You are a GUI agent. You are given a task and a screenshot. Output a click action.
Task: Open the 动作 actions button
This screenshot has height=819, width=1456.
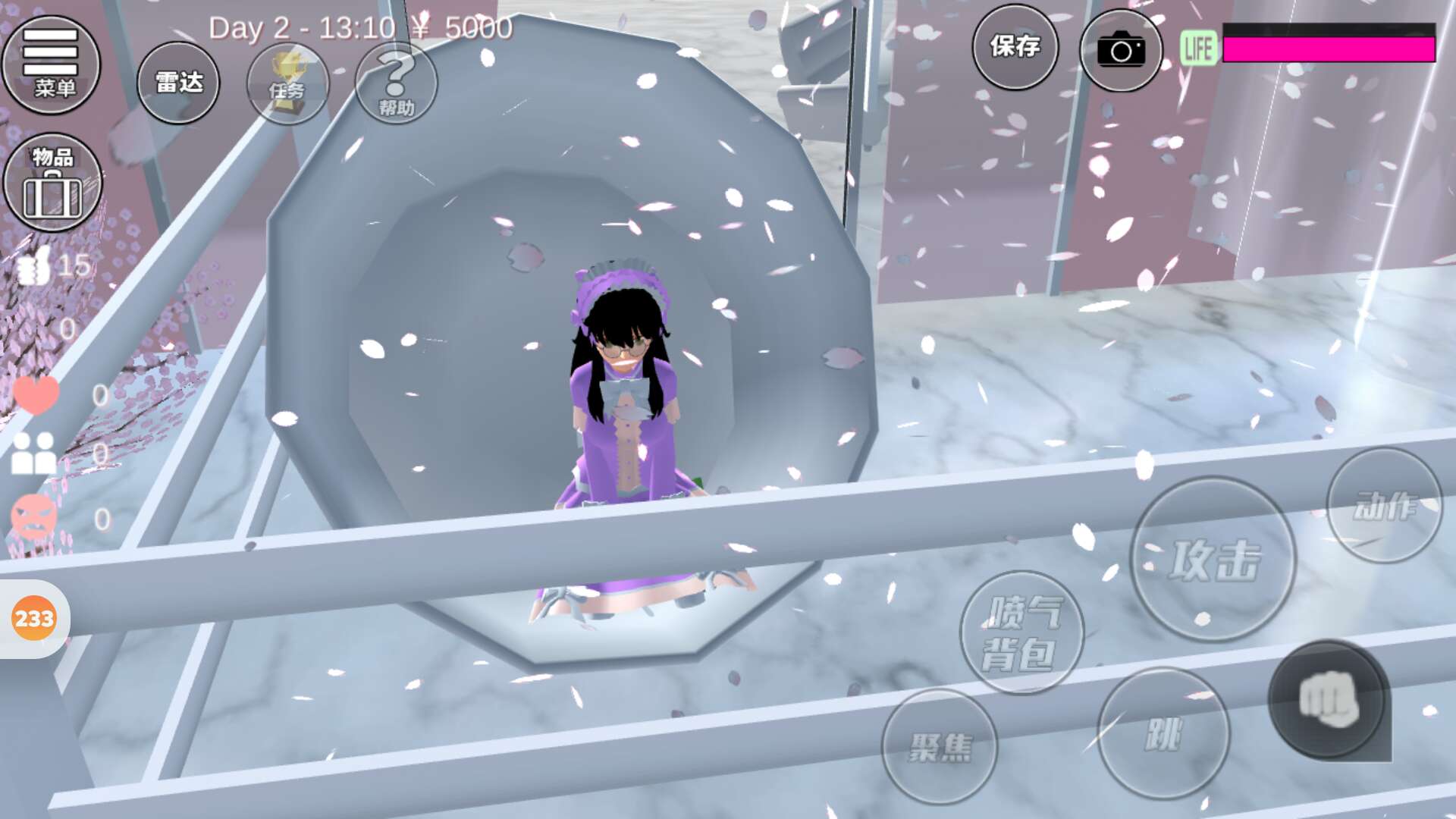pyautogui.click(x=1385, y=506)
